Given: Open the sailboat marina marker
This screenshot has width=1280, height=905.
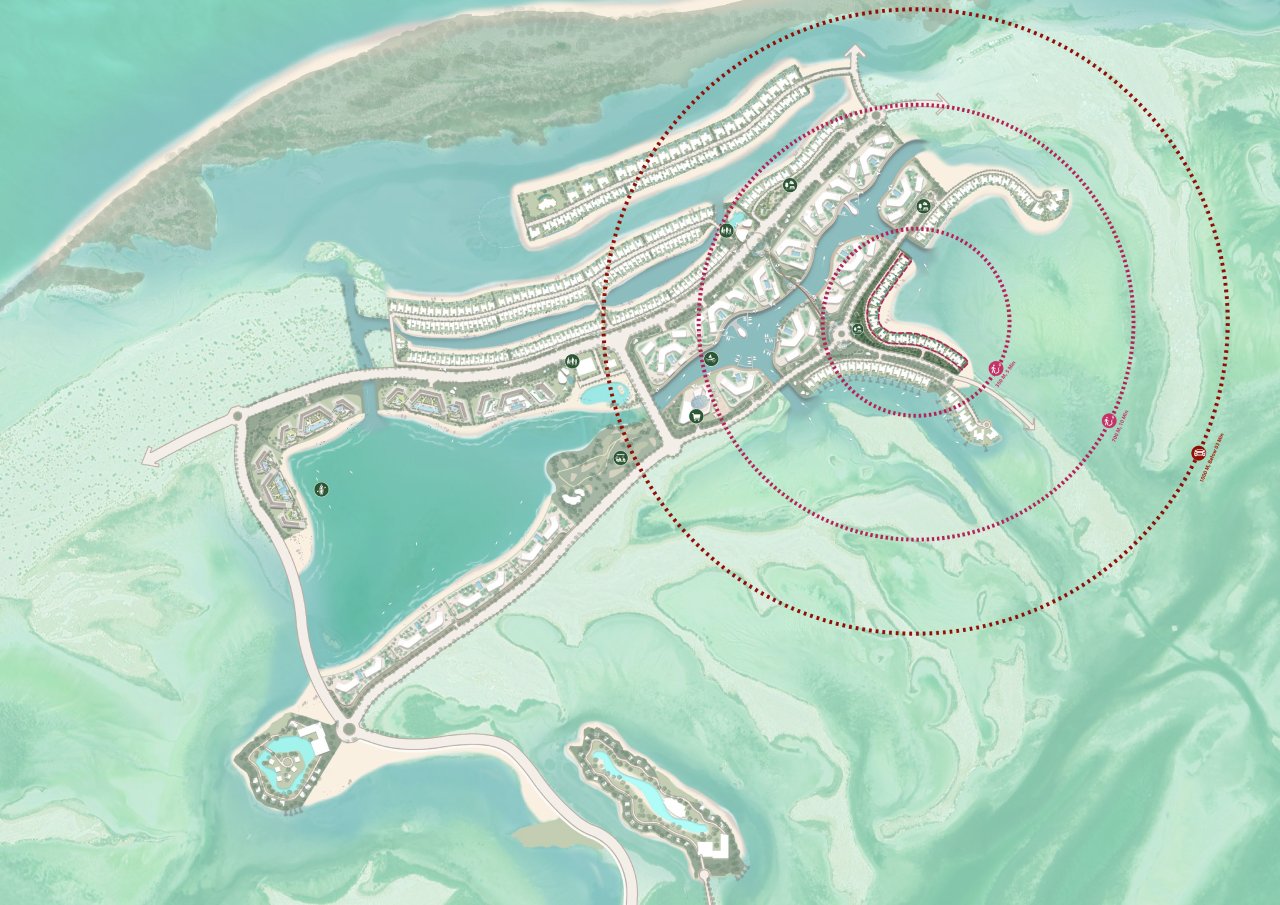Looking at the screenshot, I should pos(709,358).
